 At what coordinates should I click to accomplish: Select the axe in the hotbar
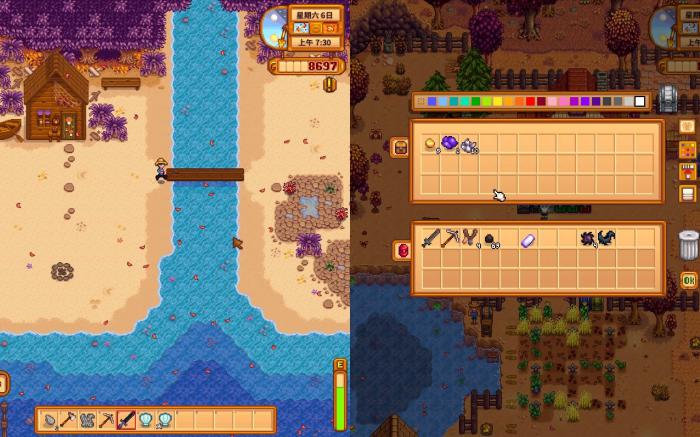68,420
